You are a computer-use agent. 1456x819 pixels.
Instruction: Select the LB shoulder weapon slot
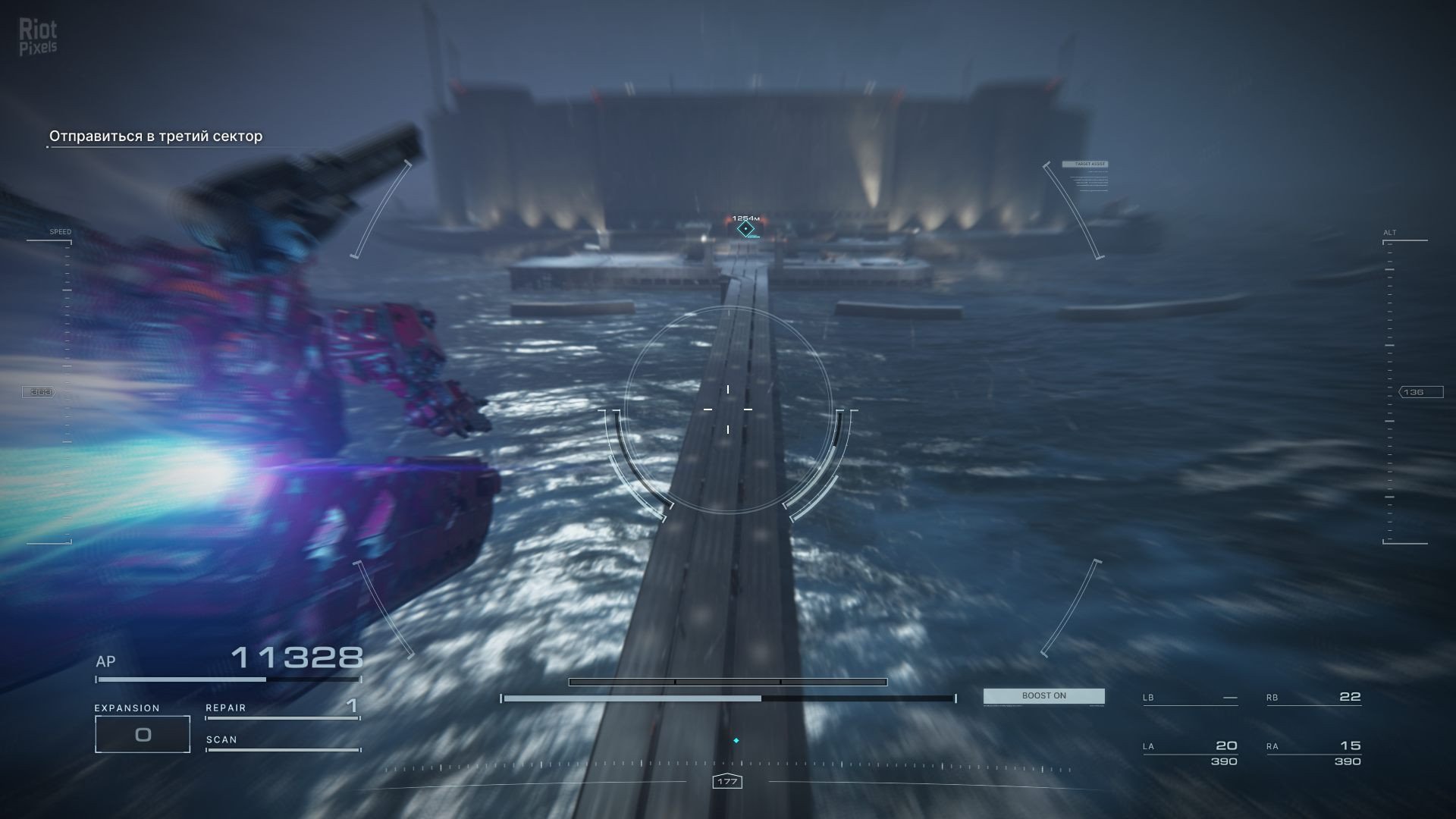(x=1190, y=698)
